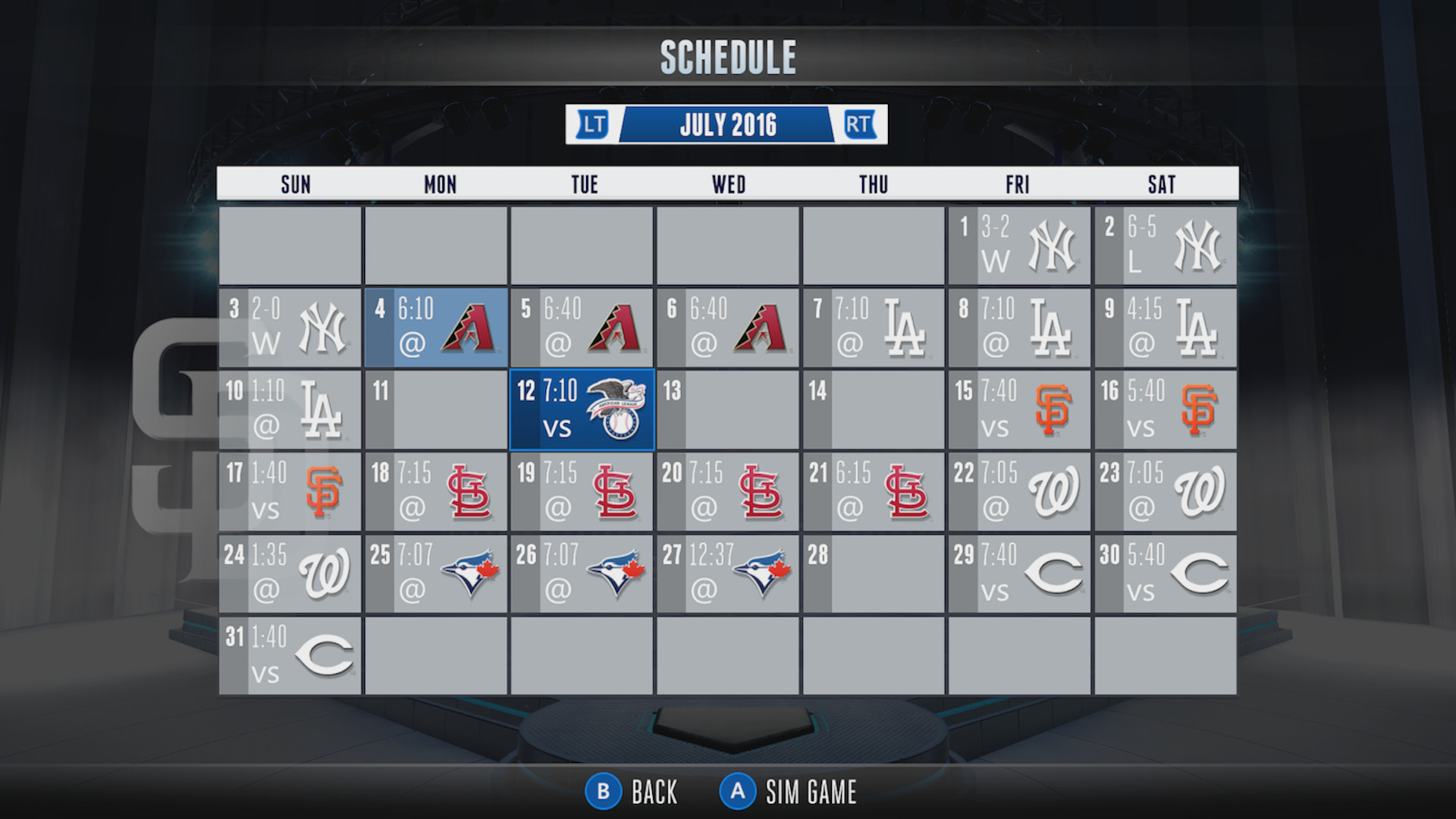The image size is (1456, 819).
Task: Select the Nationals game on July 22
Action: pos(1019,491)
